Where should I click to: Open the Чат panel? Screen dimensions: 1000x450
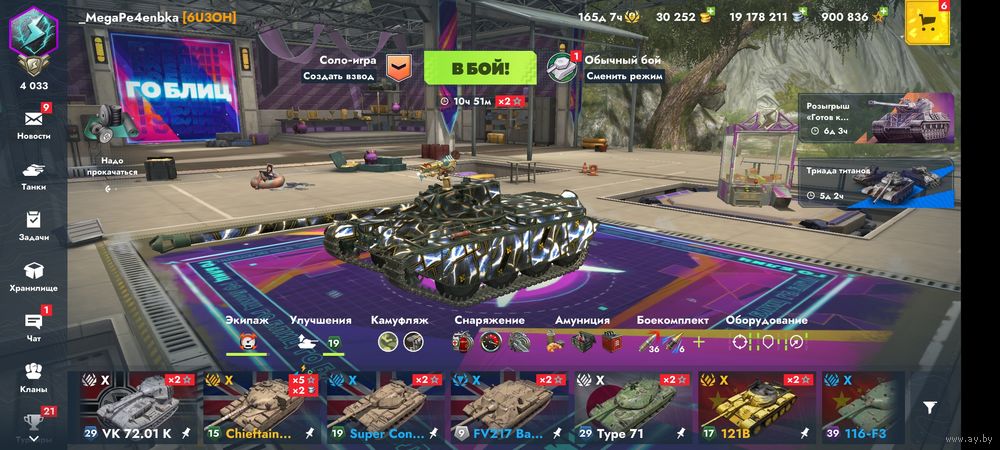click(33, 326)
